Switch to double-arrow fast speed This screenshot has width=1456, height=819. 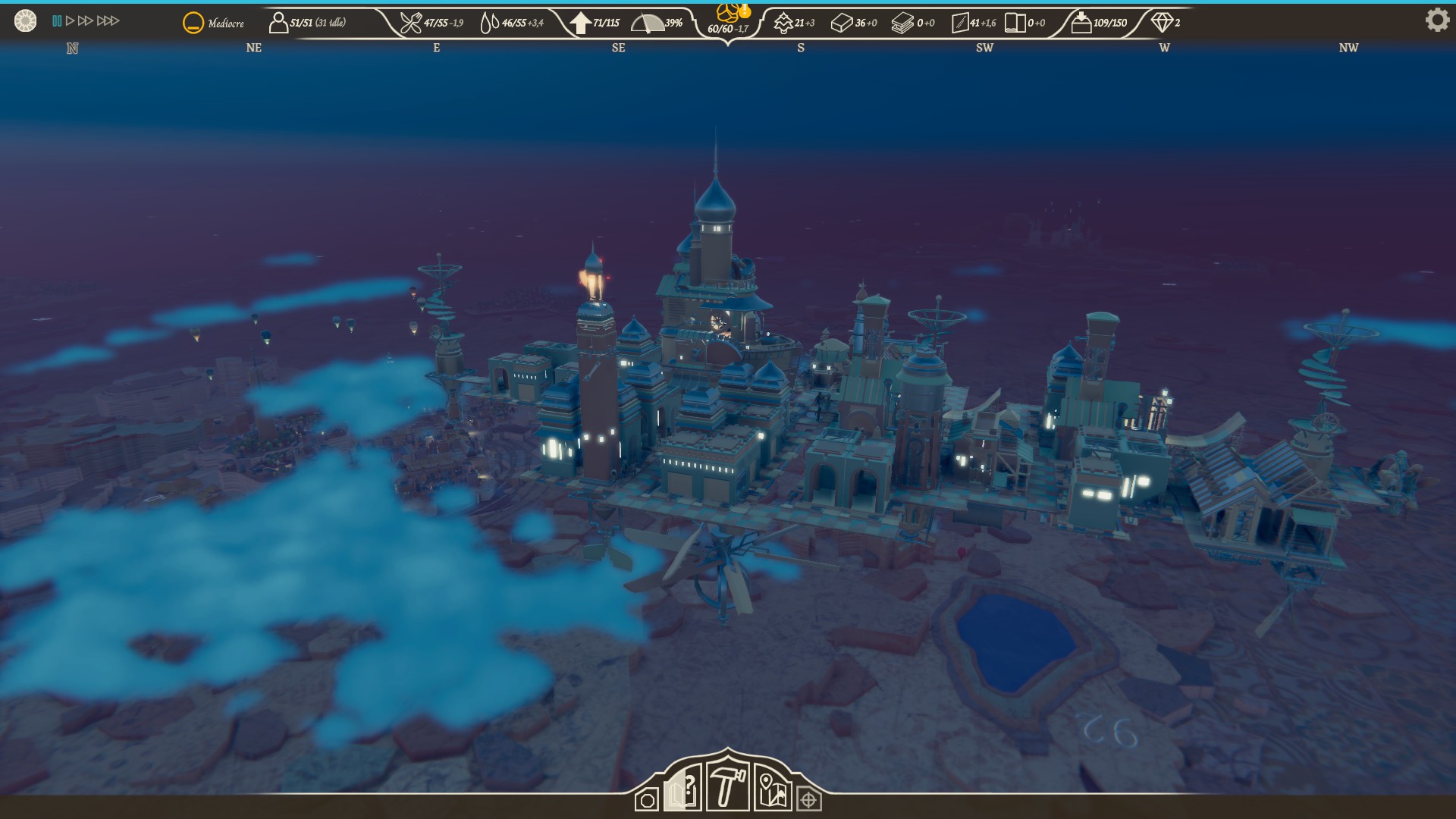point(86,21)
